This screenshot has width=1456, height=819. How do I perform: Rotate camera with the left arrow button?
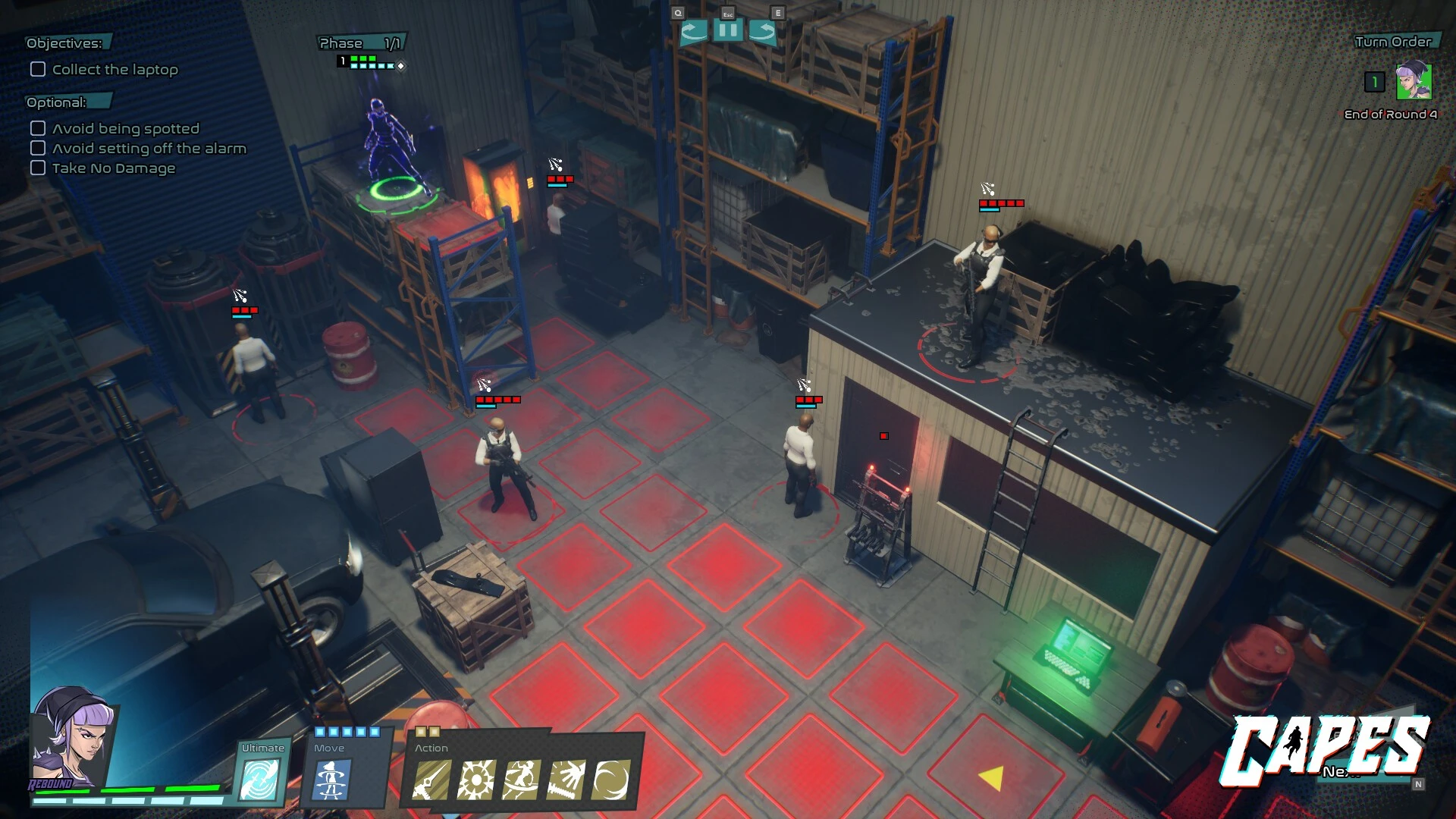[693, 31]
